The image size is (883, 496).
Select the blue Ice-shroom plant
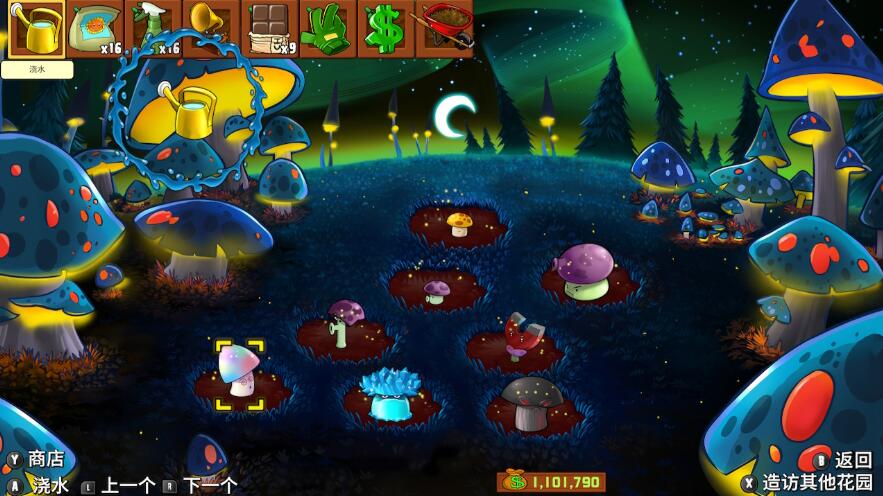click(x=389, y=395)
